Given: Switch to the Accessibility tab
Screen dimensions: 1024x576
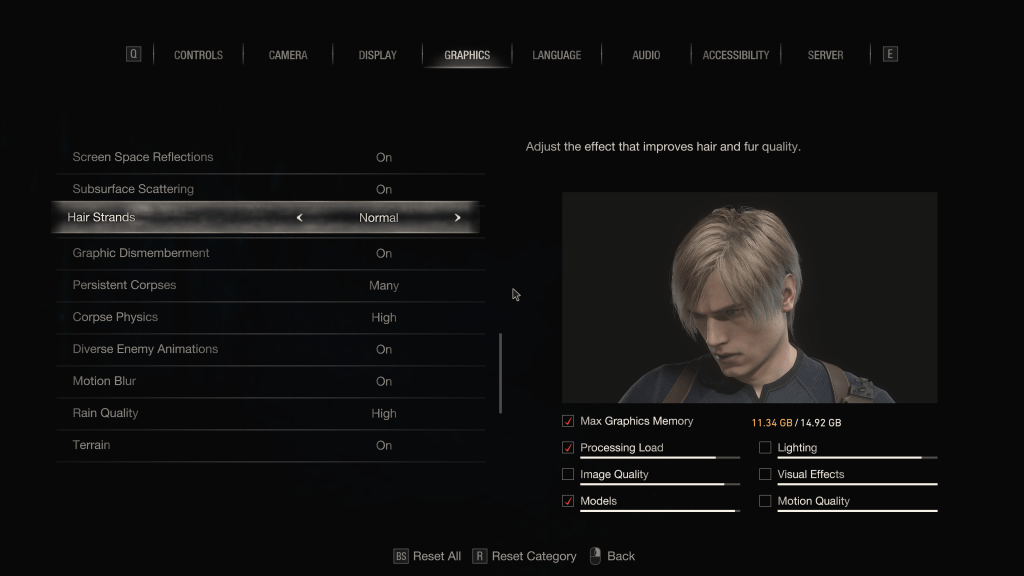Looking at the screenshot, I should [x=736, y=55].
